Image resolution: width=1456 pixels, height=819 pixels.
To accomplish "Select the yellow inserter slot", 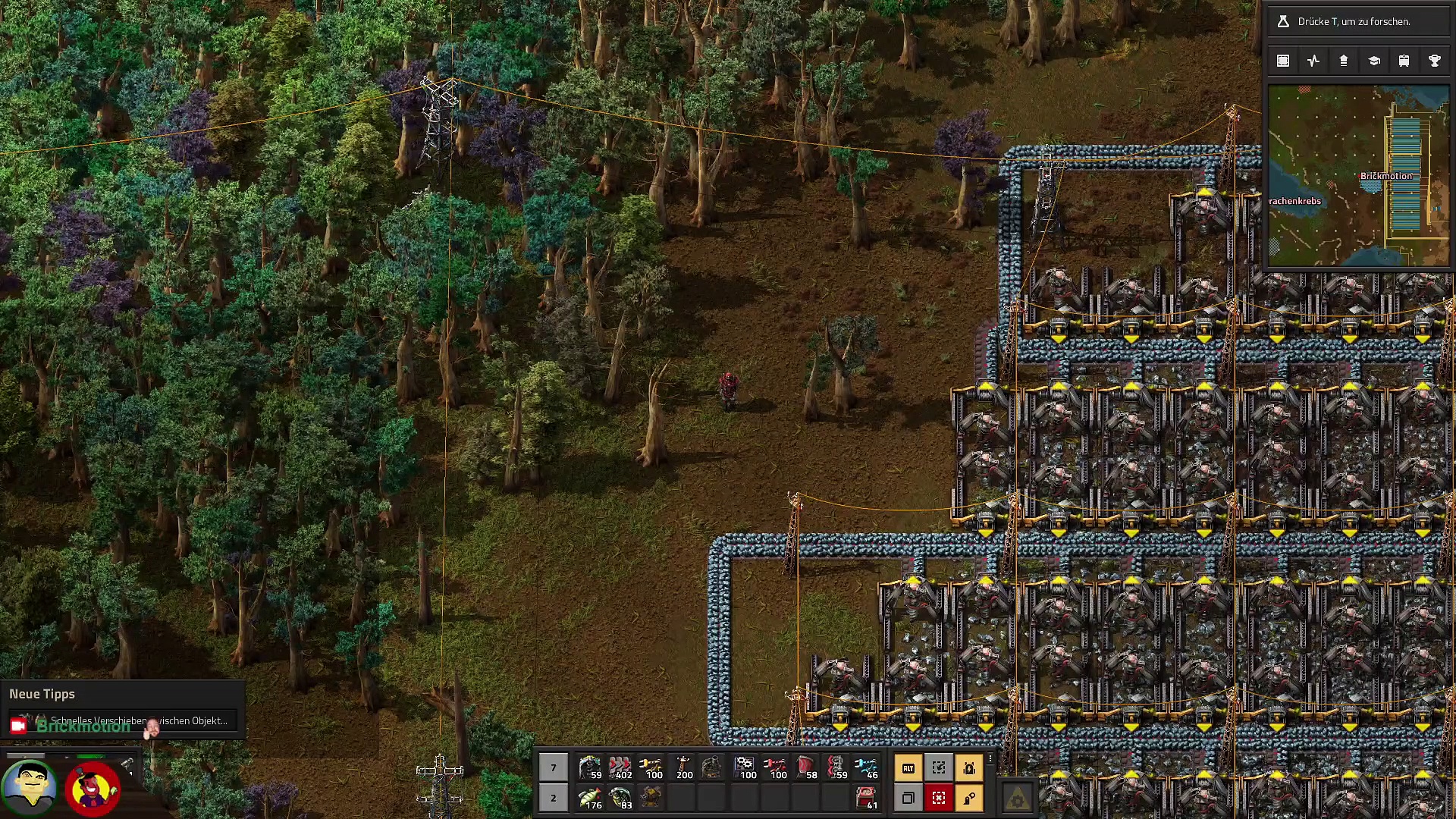I will [651, 767].
